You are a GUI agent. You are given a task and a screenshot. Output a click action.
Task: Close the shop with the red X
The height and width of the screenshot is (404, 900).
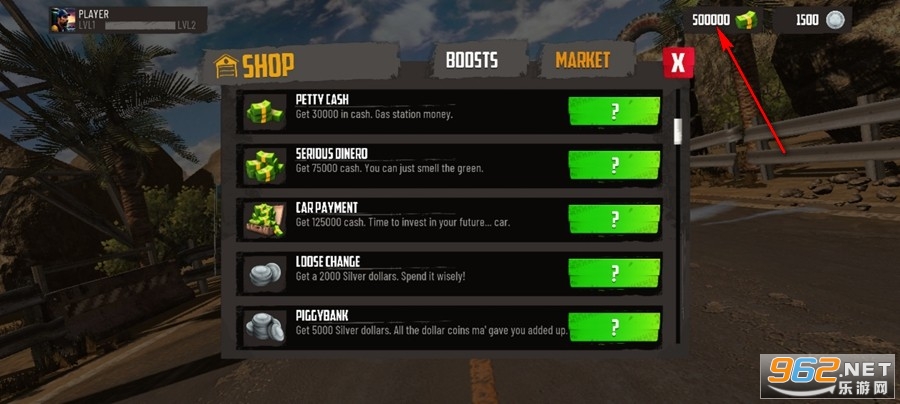[678, 64]
